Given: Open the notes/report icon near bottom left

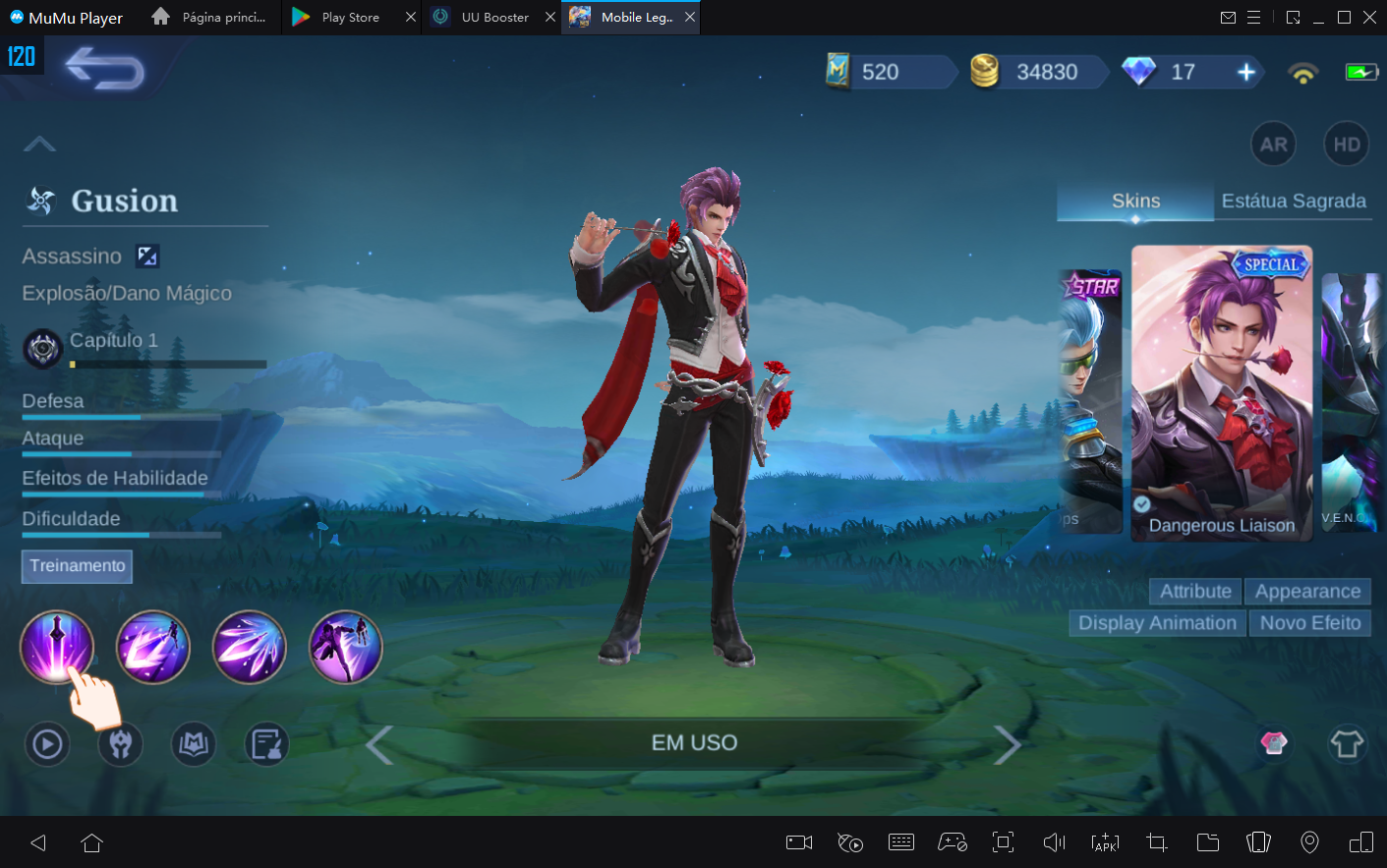Looking at the screenshot, I should tap(265, 744).
